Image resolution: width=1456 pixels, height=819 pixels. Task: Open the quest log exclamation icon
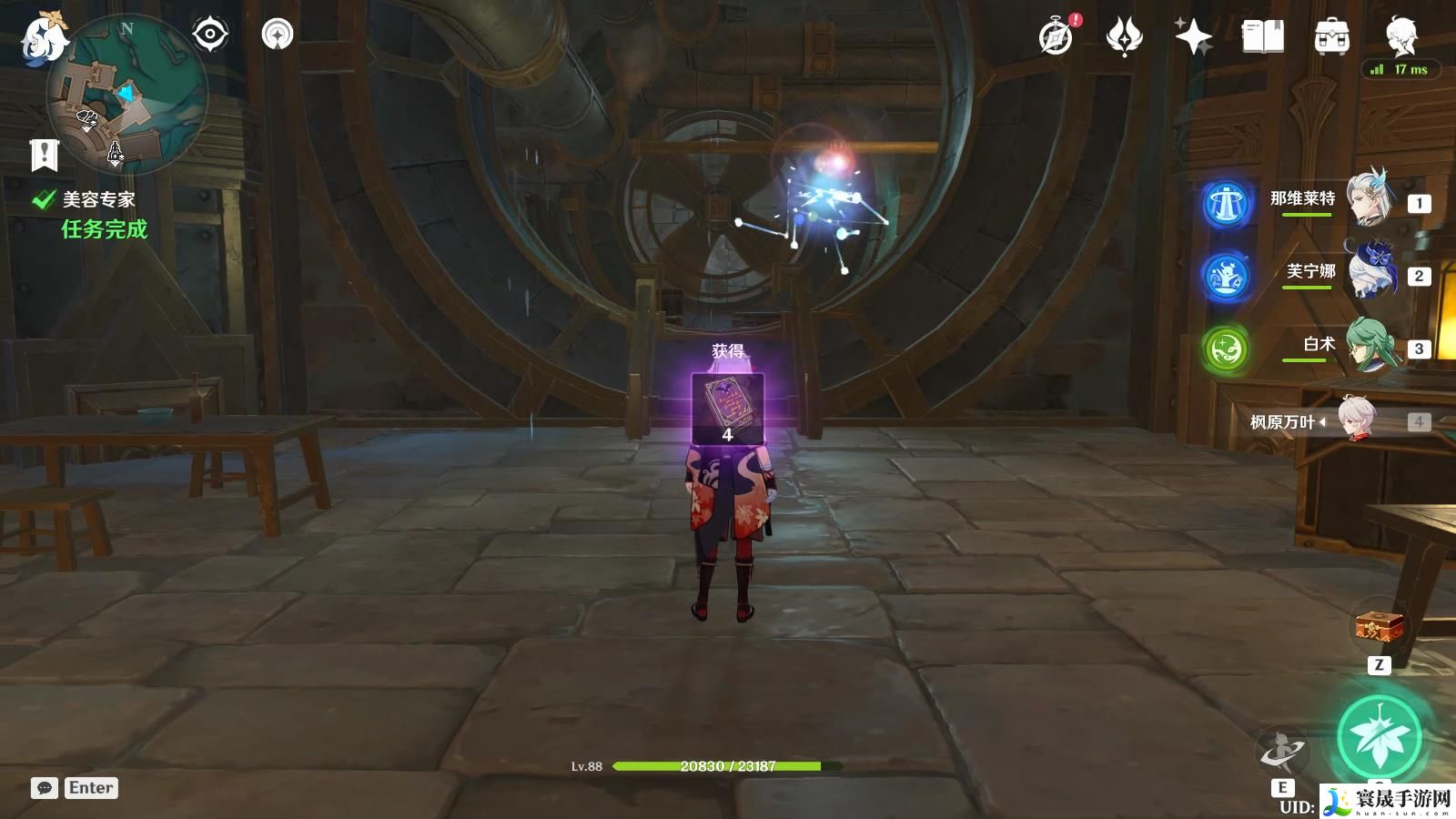coord(44,155)
